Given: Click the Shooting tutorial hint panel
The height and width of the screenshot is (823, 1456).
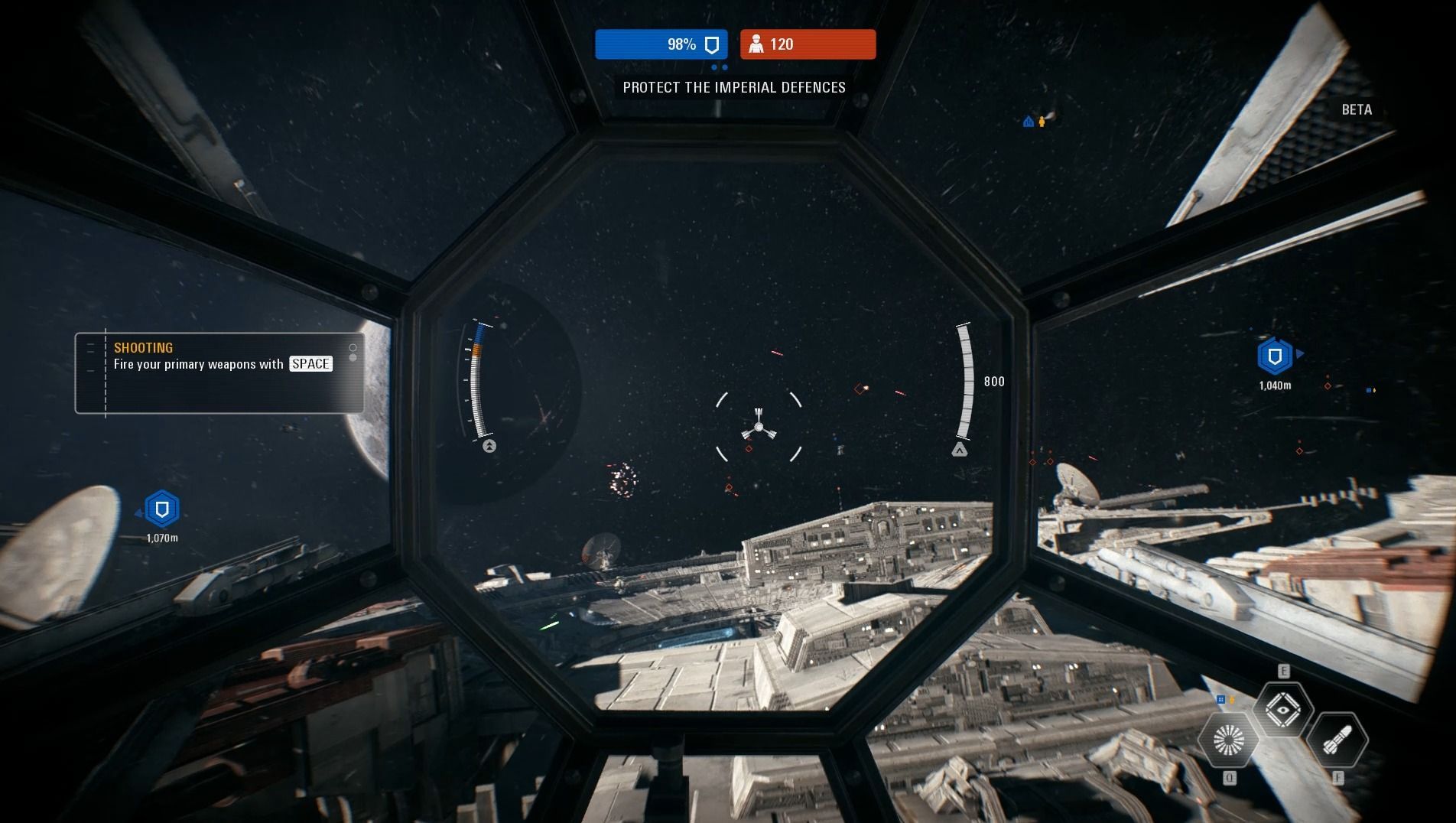Looking at the screenshot, I should pyautogui.click(x=219, y=373).
